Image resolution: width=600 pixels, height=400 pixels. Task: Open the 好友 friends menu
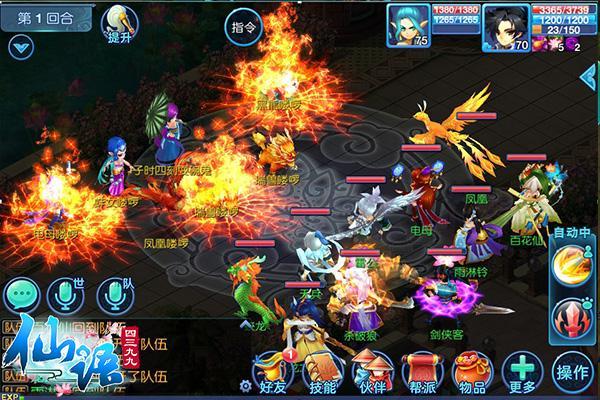[x=272, y=372]
